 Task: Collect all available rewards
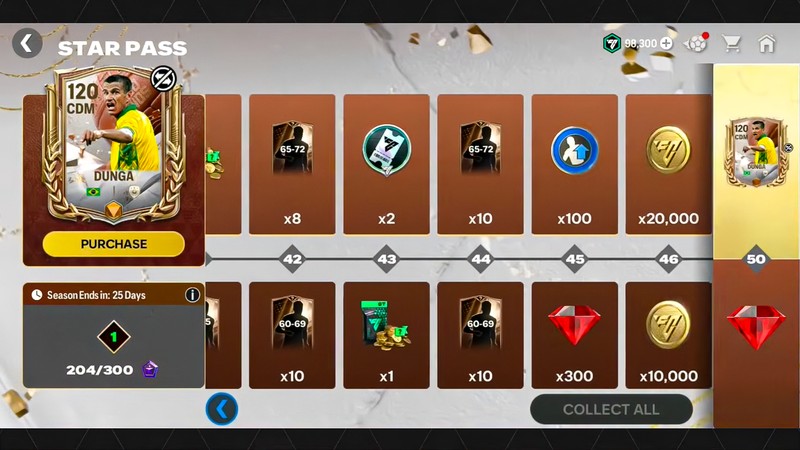pos(611,409)
